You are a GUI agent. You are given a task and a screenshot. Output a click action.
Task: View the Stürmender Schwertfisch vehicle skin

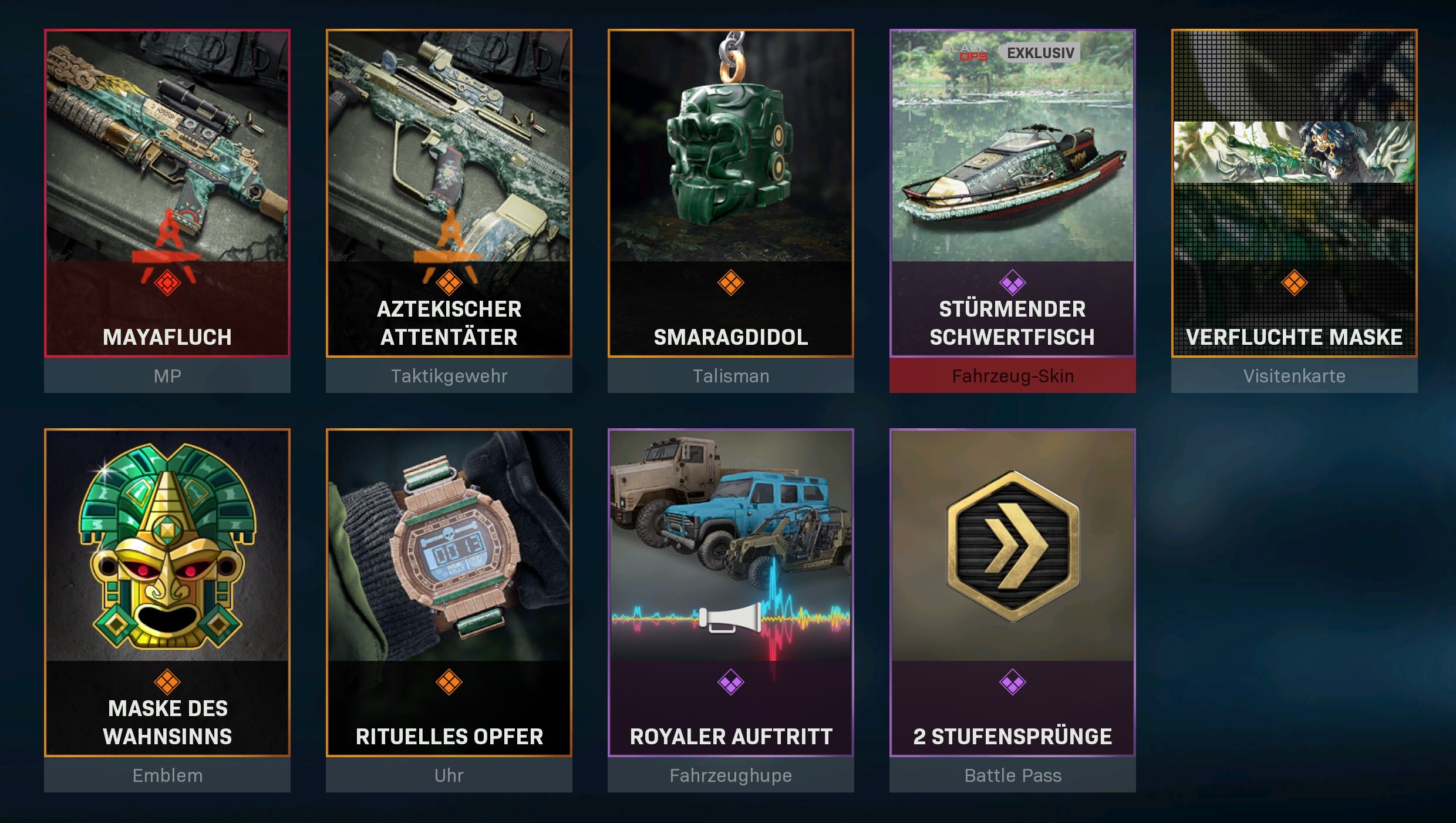(x=1013, y=194)
